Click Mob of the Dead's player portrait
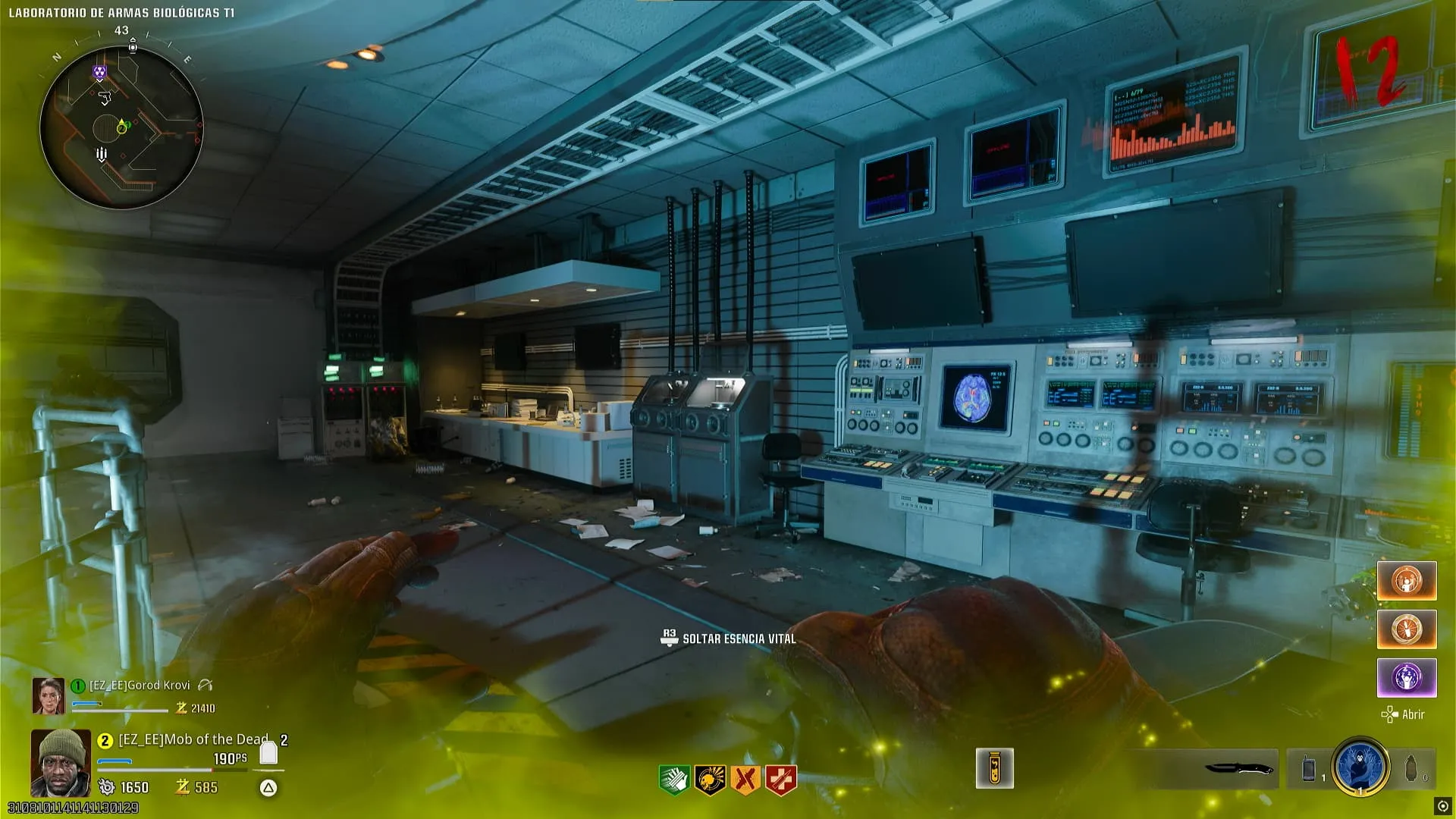Screen dimensions: 1456x819 pyautogui.click(x=61, y=762)
